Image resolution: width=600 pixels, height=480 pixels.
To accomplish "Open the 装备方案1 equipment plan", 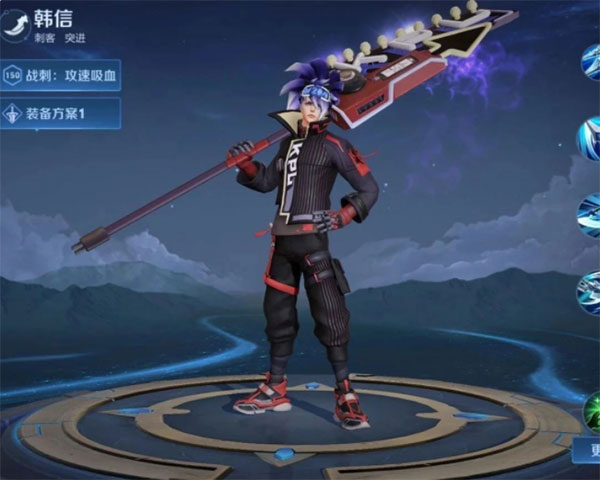I will [60, 113].
